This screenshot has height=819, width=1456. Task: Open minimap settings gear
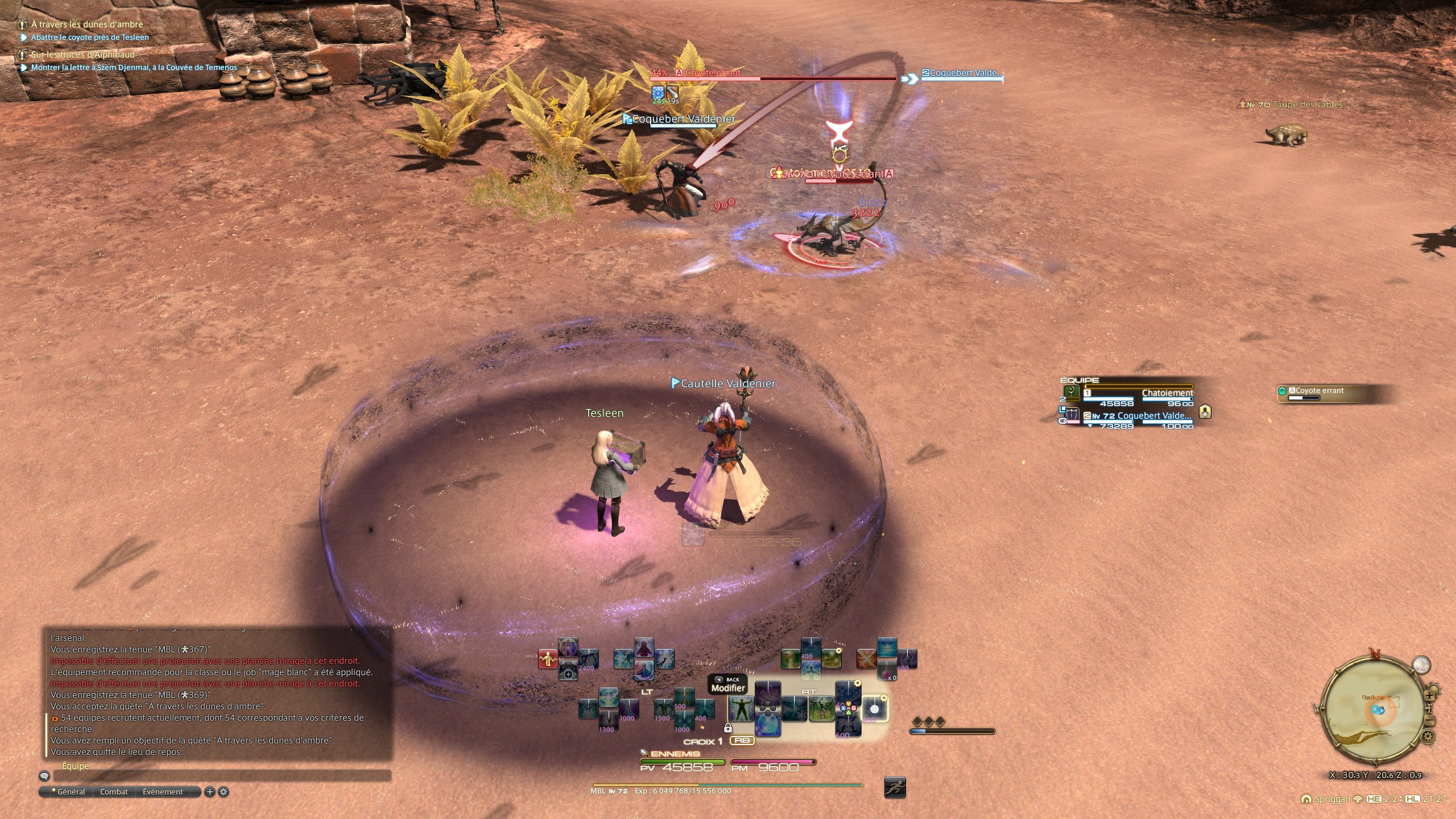click(x=1428, y=737)
